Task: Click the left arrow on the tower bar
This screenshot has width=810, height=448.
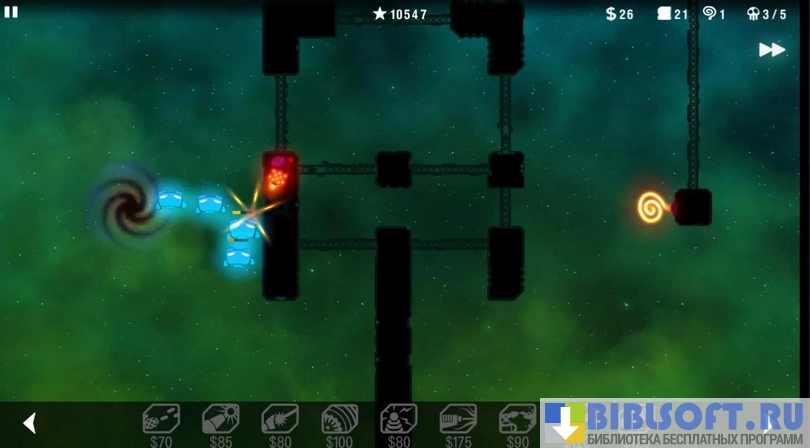Action: 30,423
